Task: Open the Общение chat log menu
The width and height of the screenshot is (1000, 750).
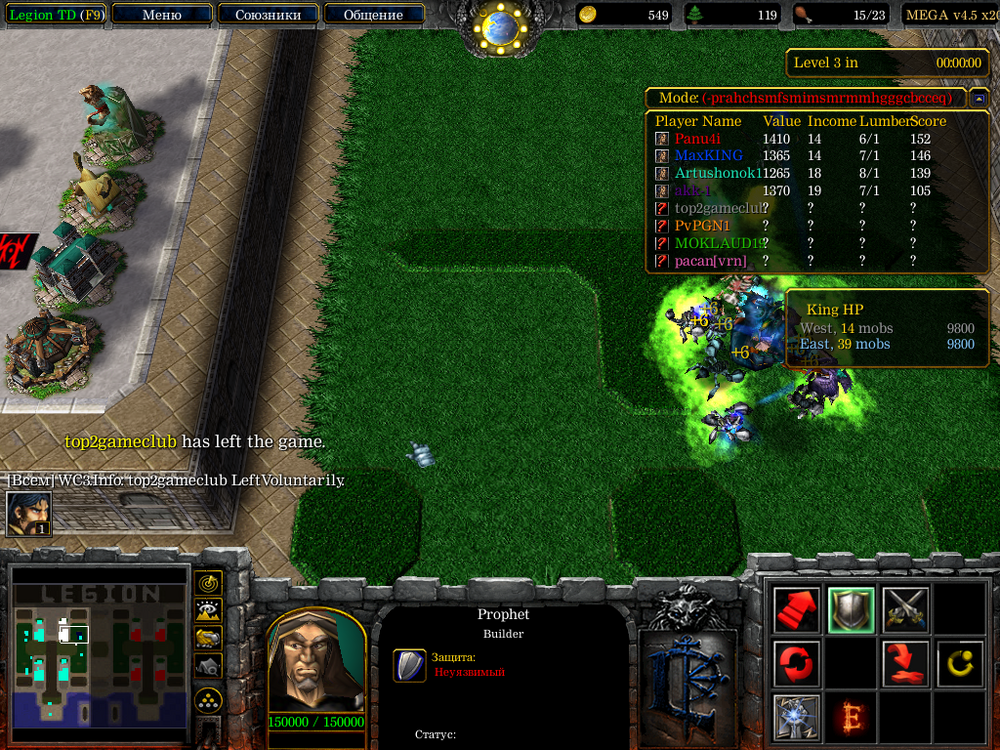Action: 373,15
